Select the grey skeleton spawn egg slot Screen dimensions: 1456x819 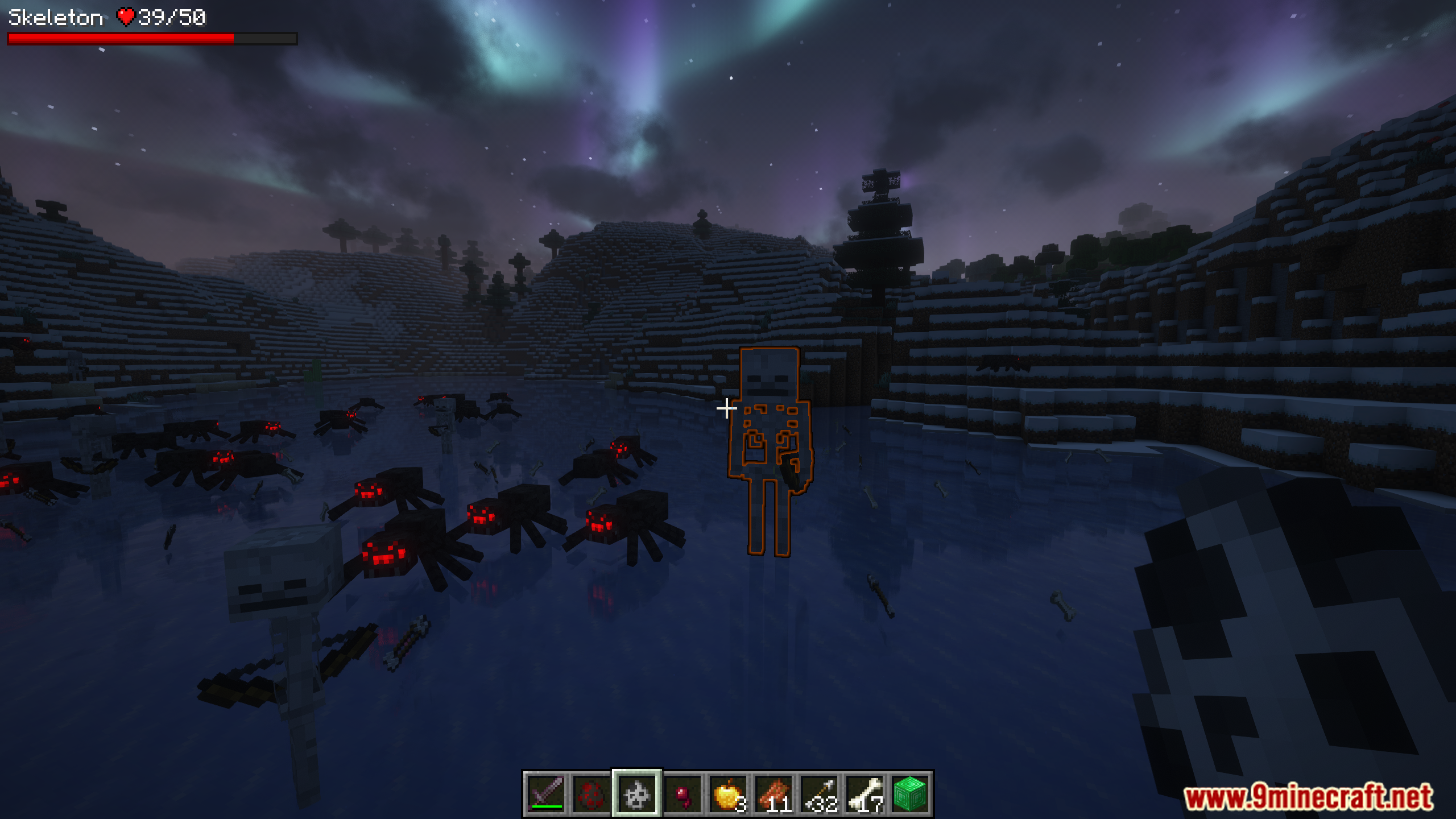pyautogui.click(x=637, y=793)
